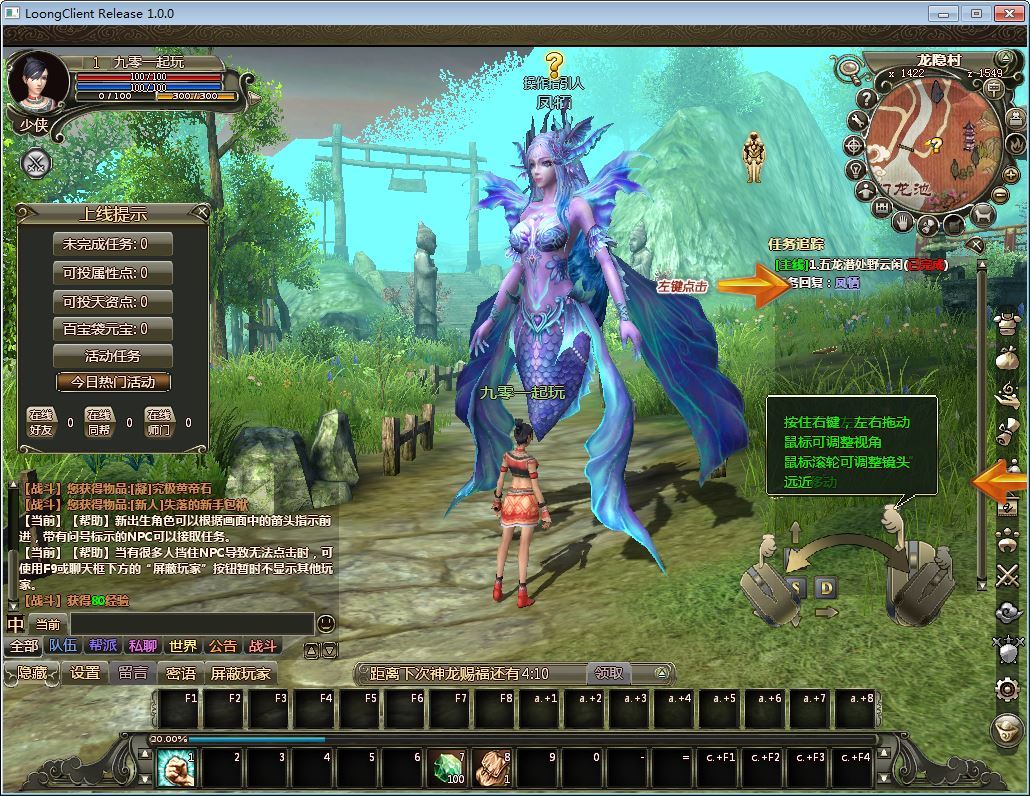
Task: Switch chat to the 世界 world tab
Action: pyautogui.click(x=183, y=647)
